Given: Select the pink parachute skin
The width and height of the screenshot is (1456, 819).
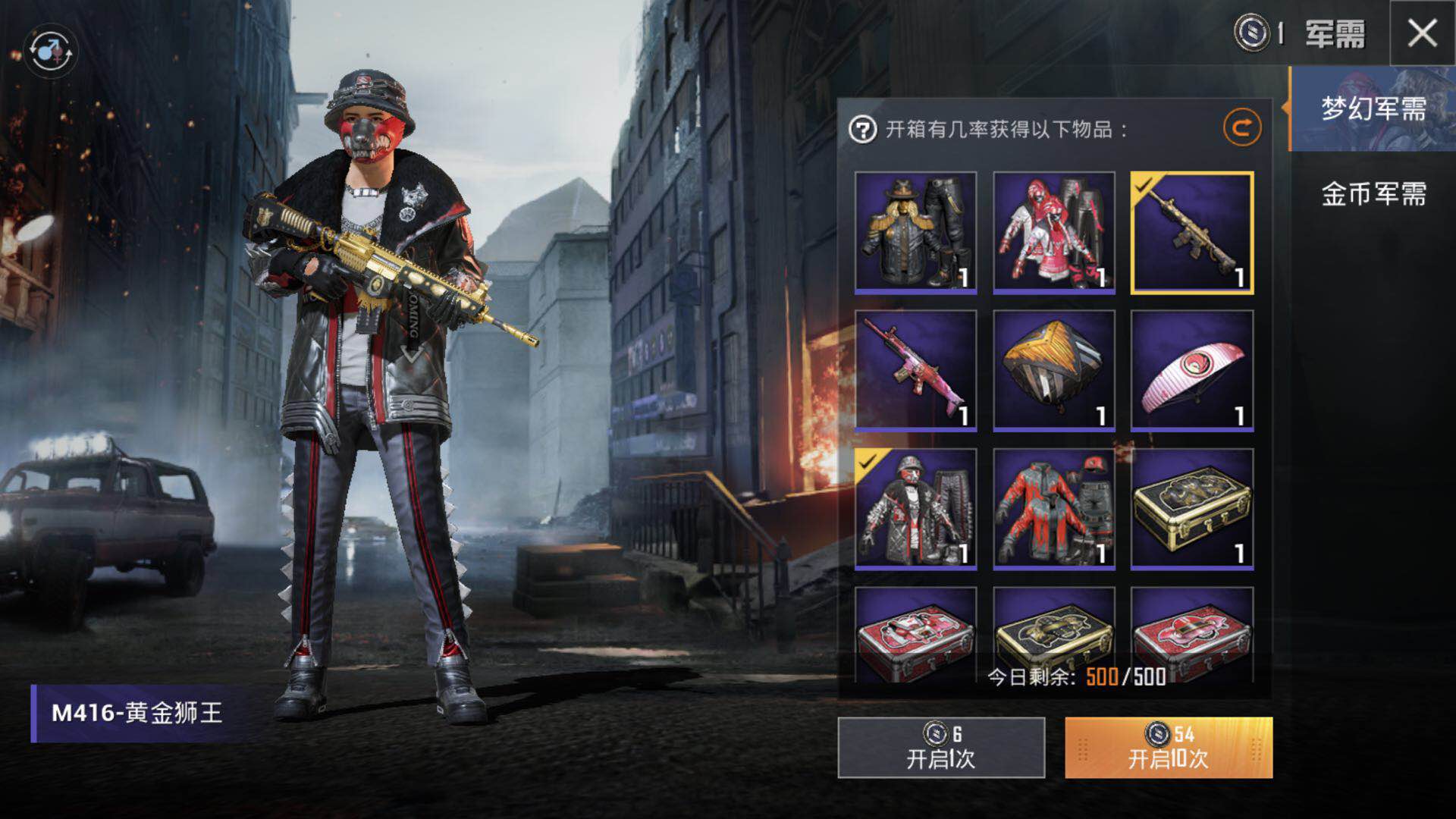Looking at the screenshot, I should coord(1191,371).
